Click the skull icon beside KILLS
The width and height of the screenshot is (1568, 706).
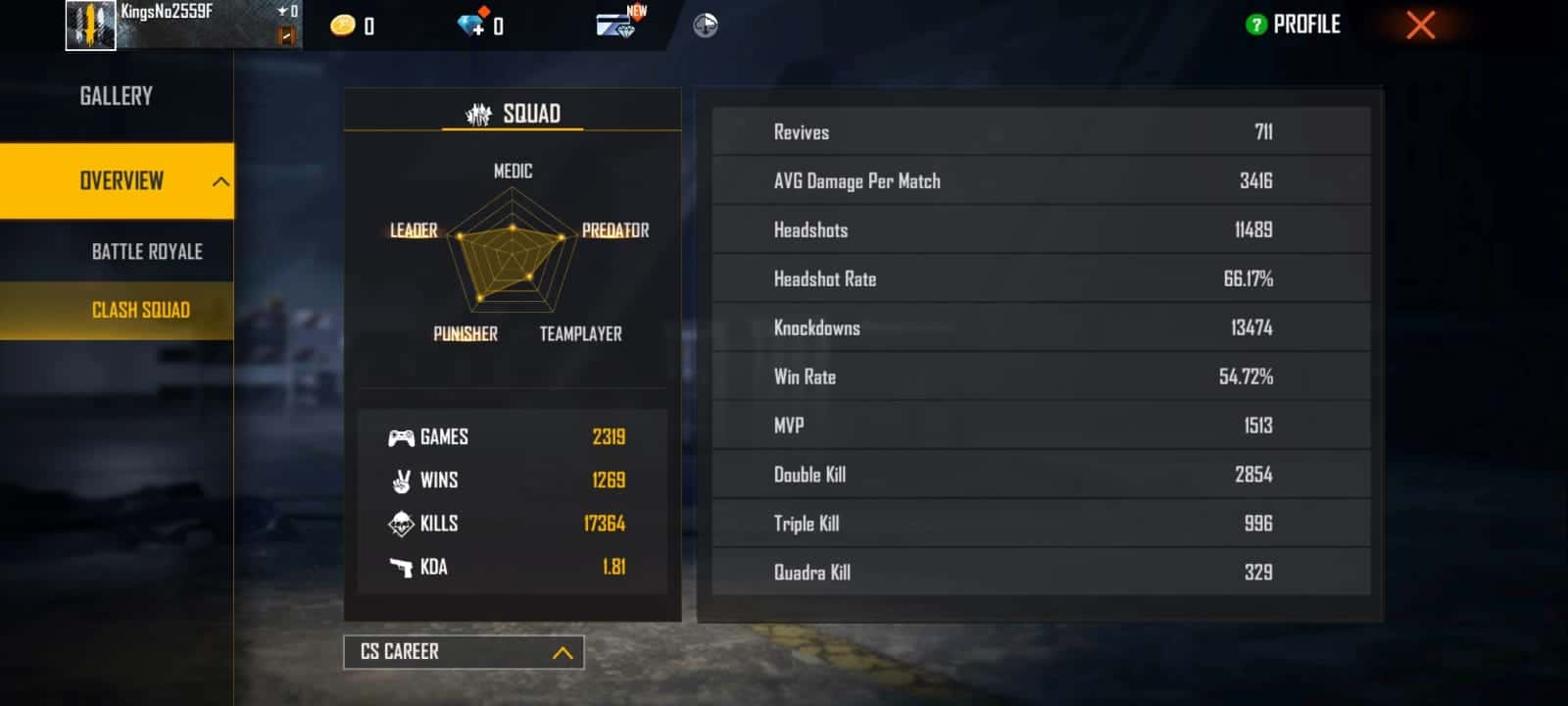click(x=402, y=524)
